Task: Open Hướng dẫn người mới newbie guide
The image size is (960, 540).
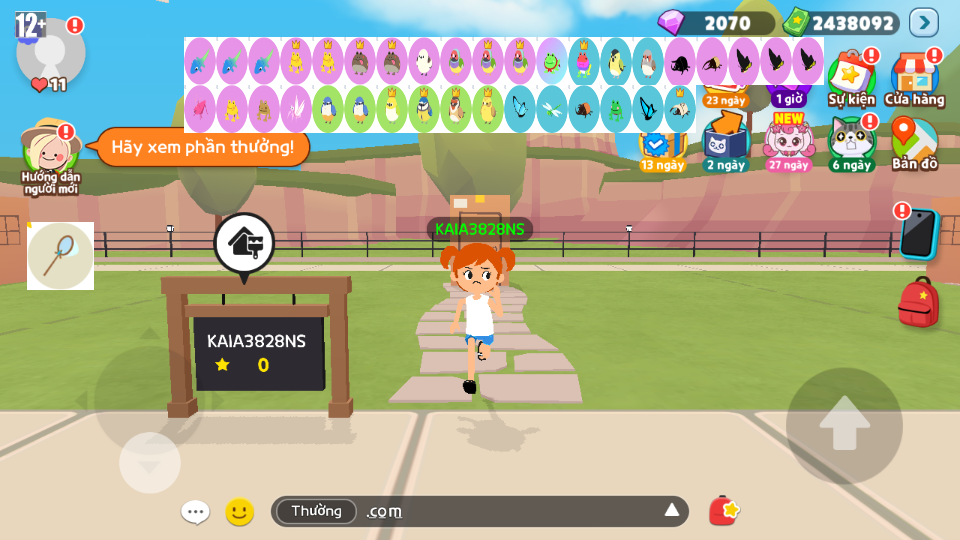Action: click(x=50, y=152)
